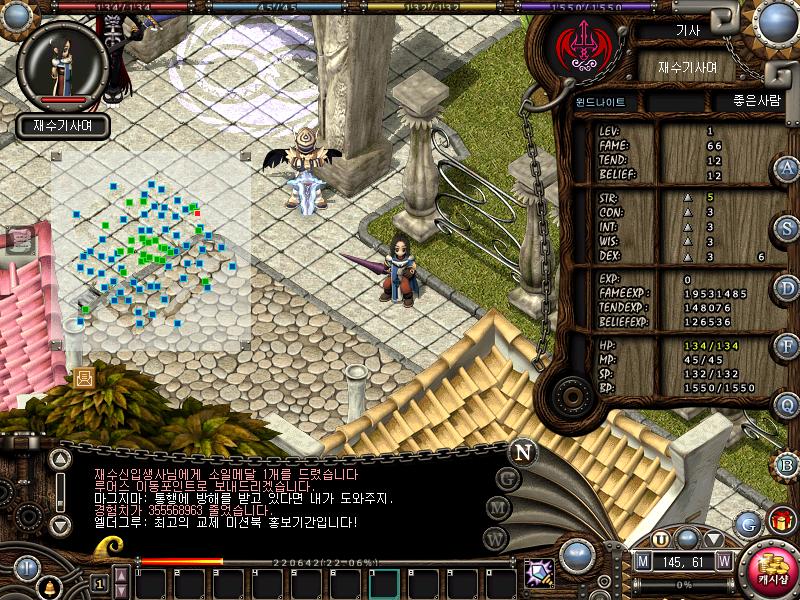Open the Q round side button
The image size is (800, 600).
pos(787,405)
